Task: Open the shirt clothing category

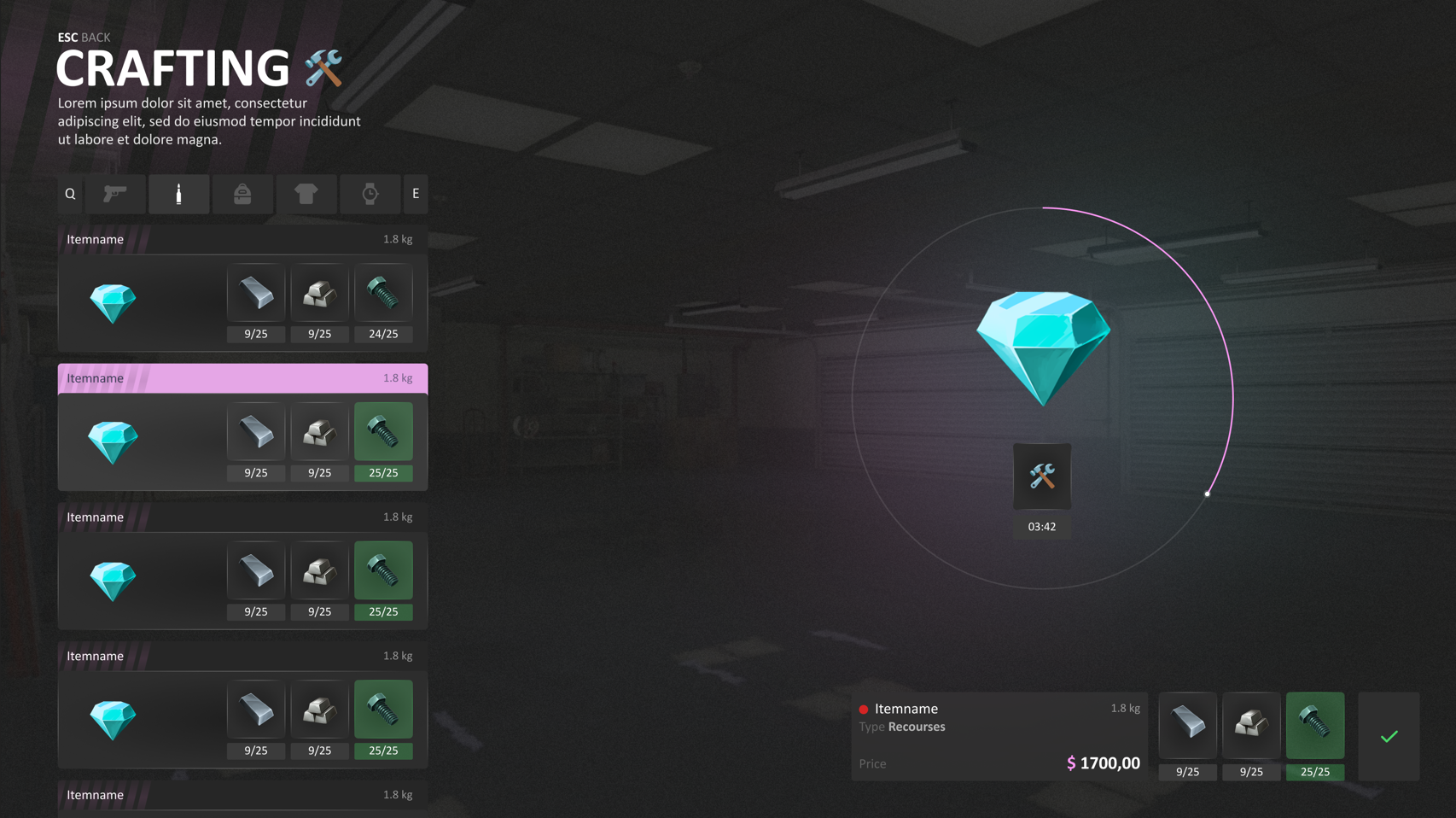Action: [306, 194]
